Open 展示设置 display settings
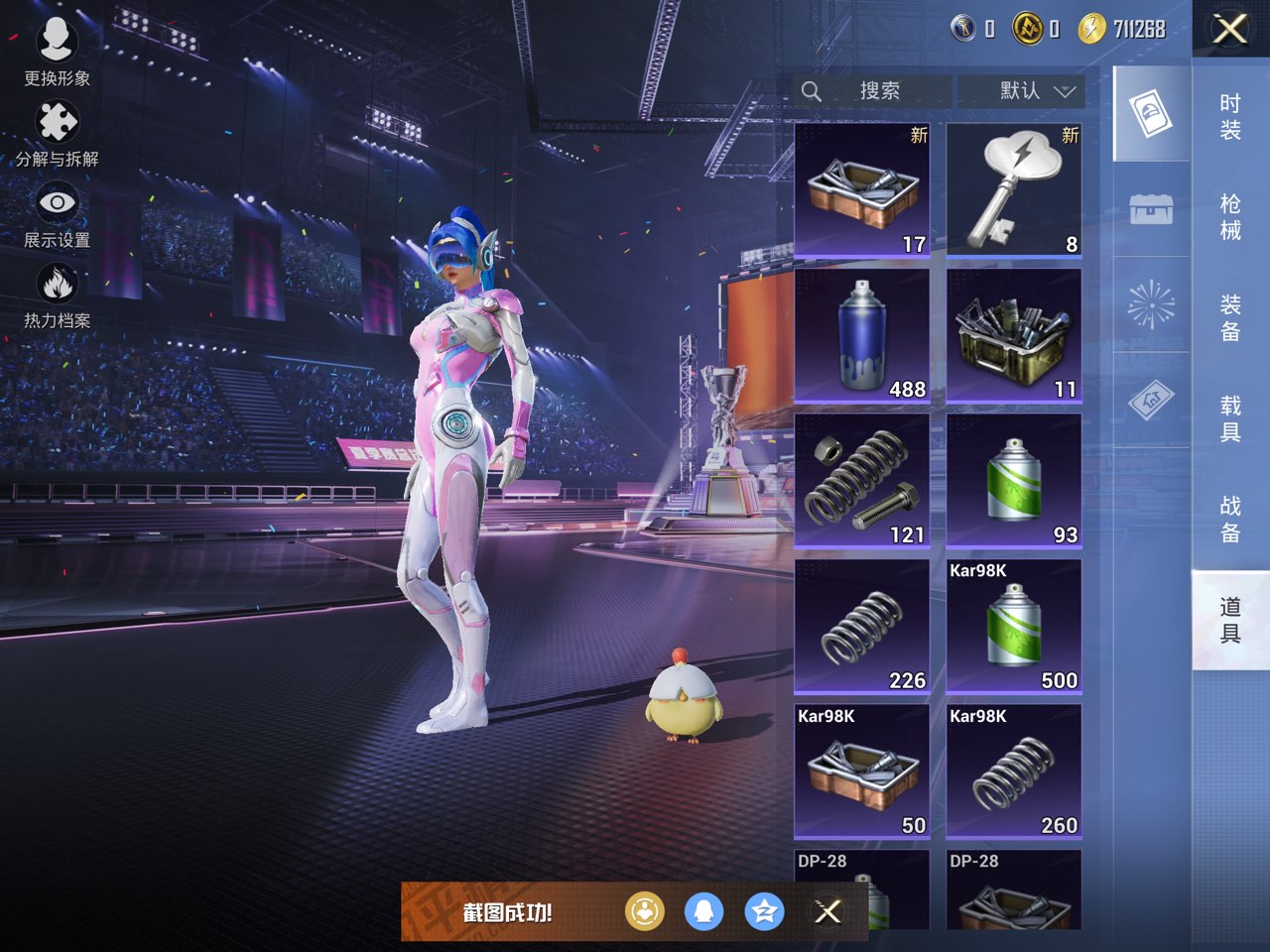This screenshot has width=1270, height=952. 57,215
